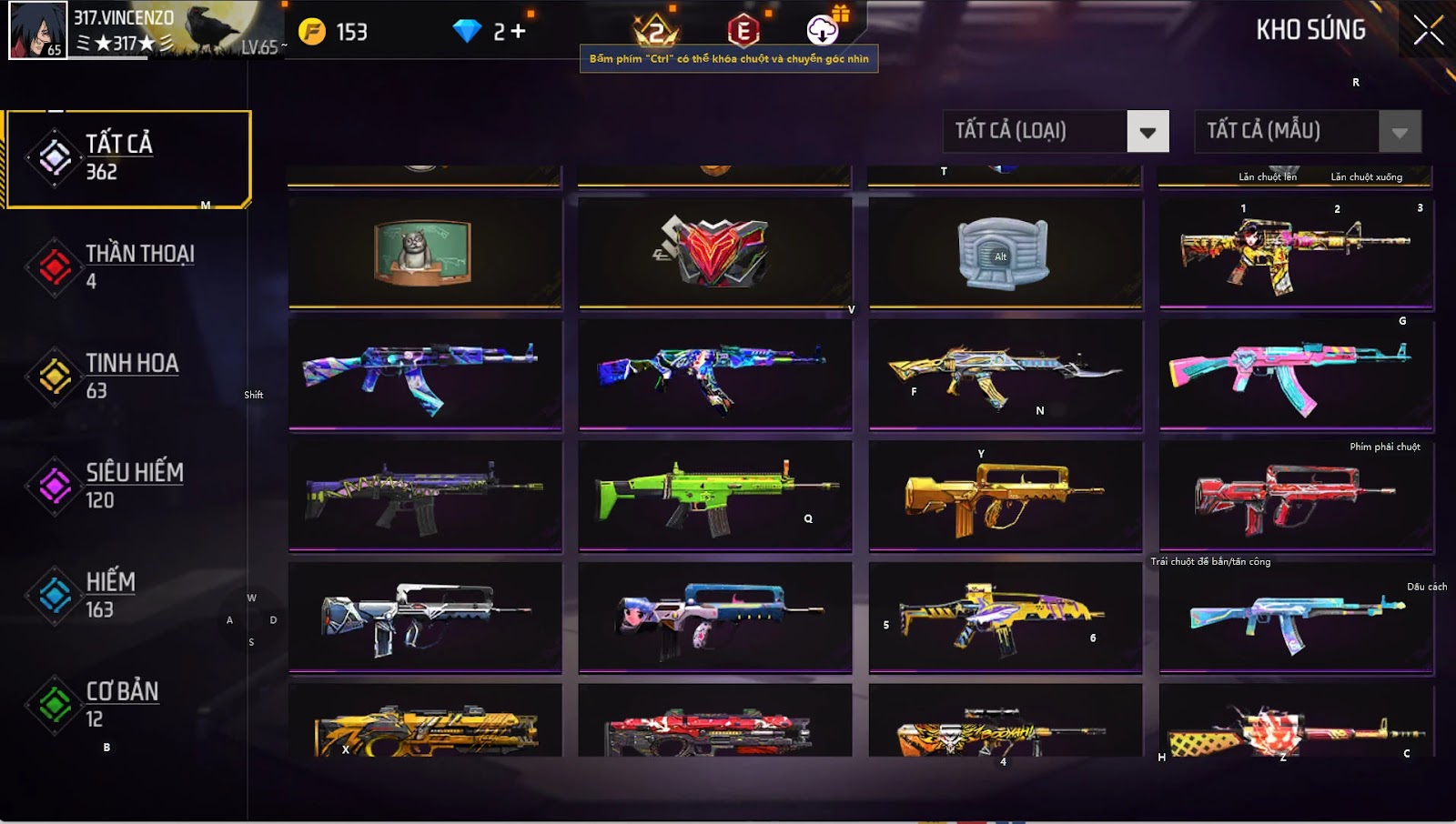Screen dimensions: 1456x824
Task: Choose the lime green SCAR skin
Action: (x=715, y=496)
